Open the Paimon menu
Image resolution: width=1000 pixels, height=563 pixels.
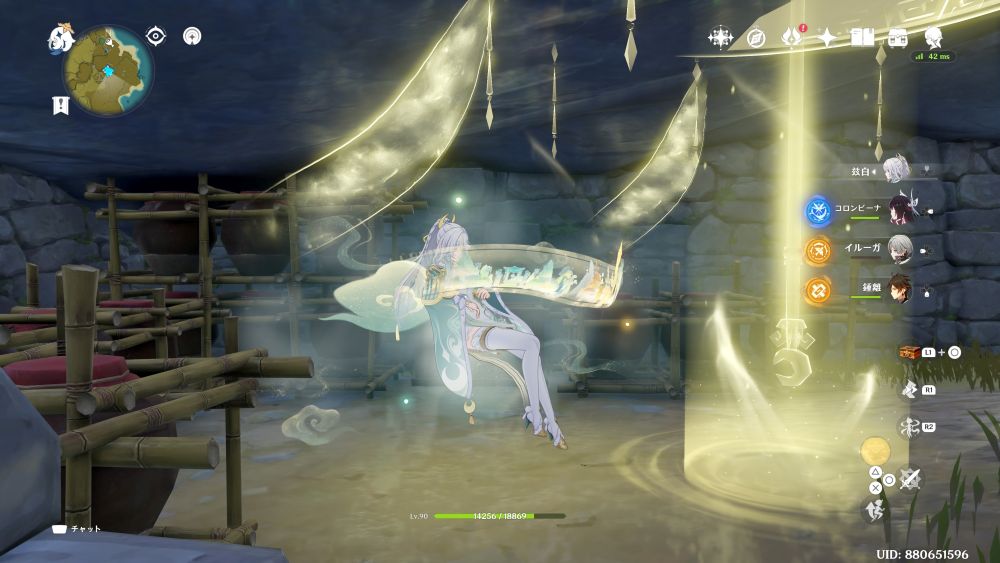tap(61, 39)
